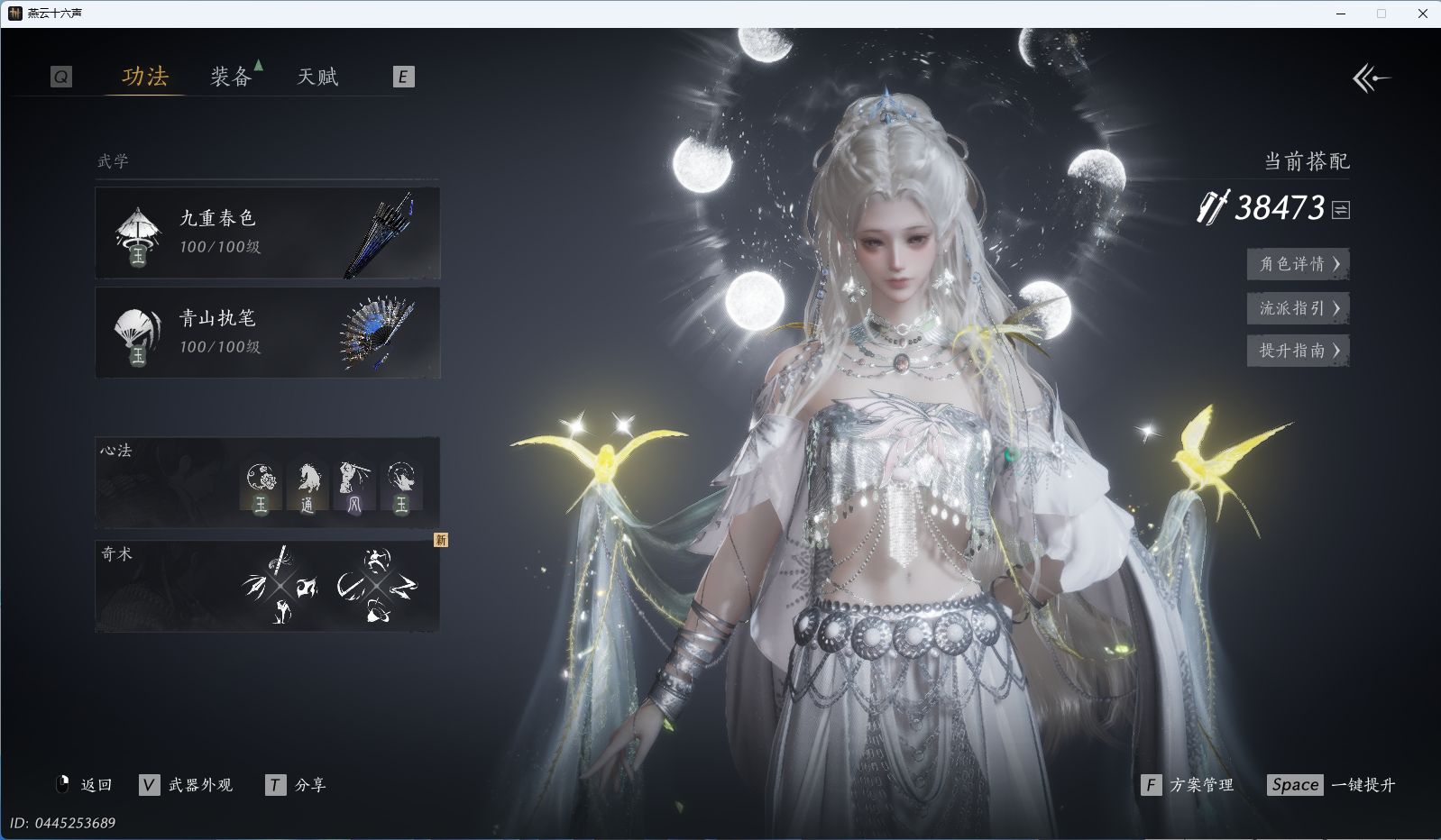The image size is (1441, 840).
Task: Click the back arrow icon
Action: coord(1371,78)
